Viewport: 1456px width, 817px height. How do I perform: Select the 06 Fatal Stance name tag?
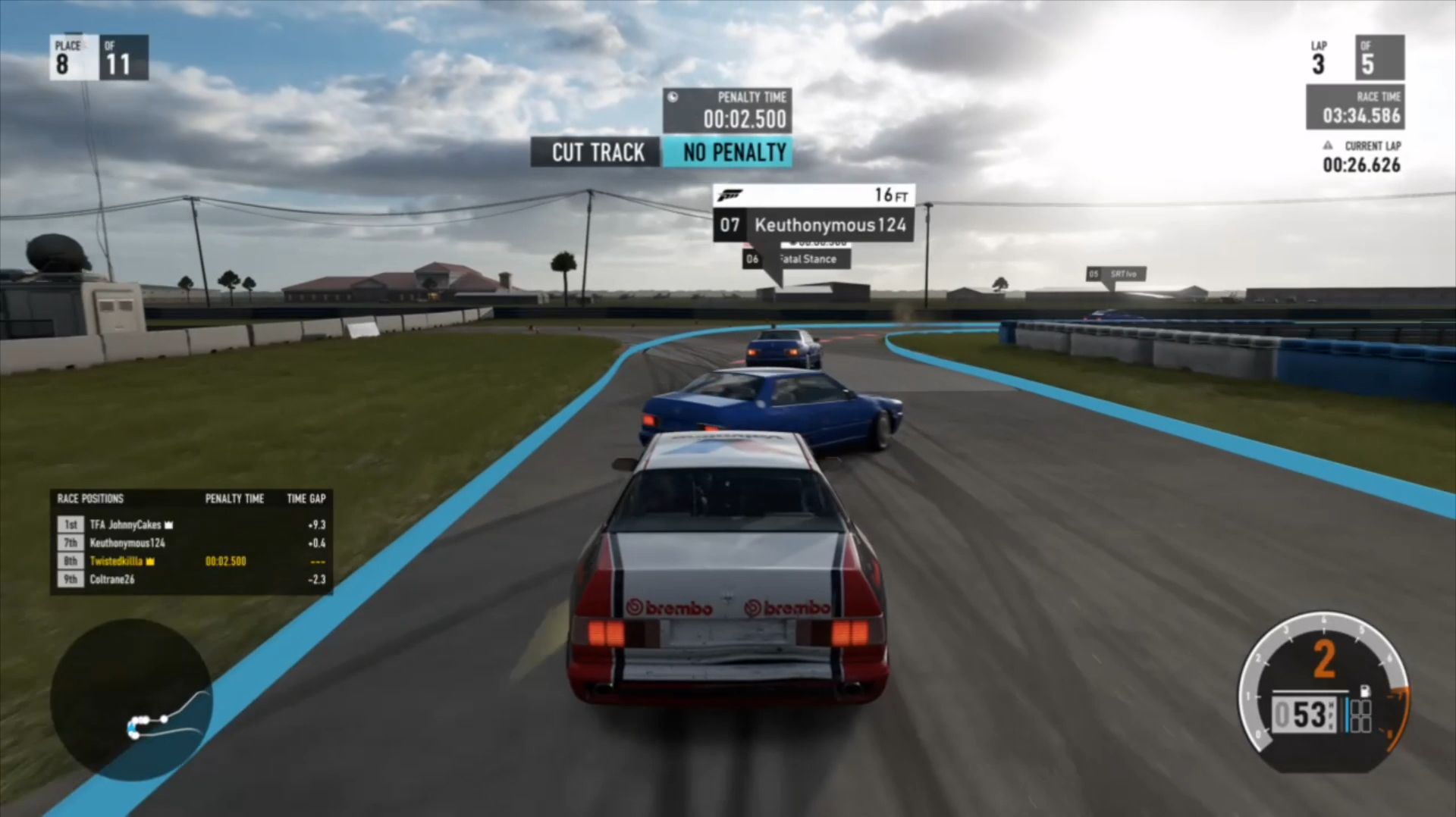tap(798, 259)
